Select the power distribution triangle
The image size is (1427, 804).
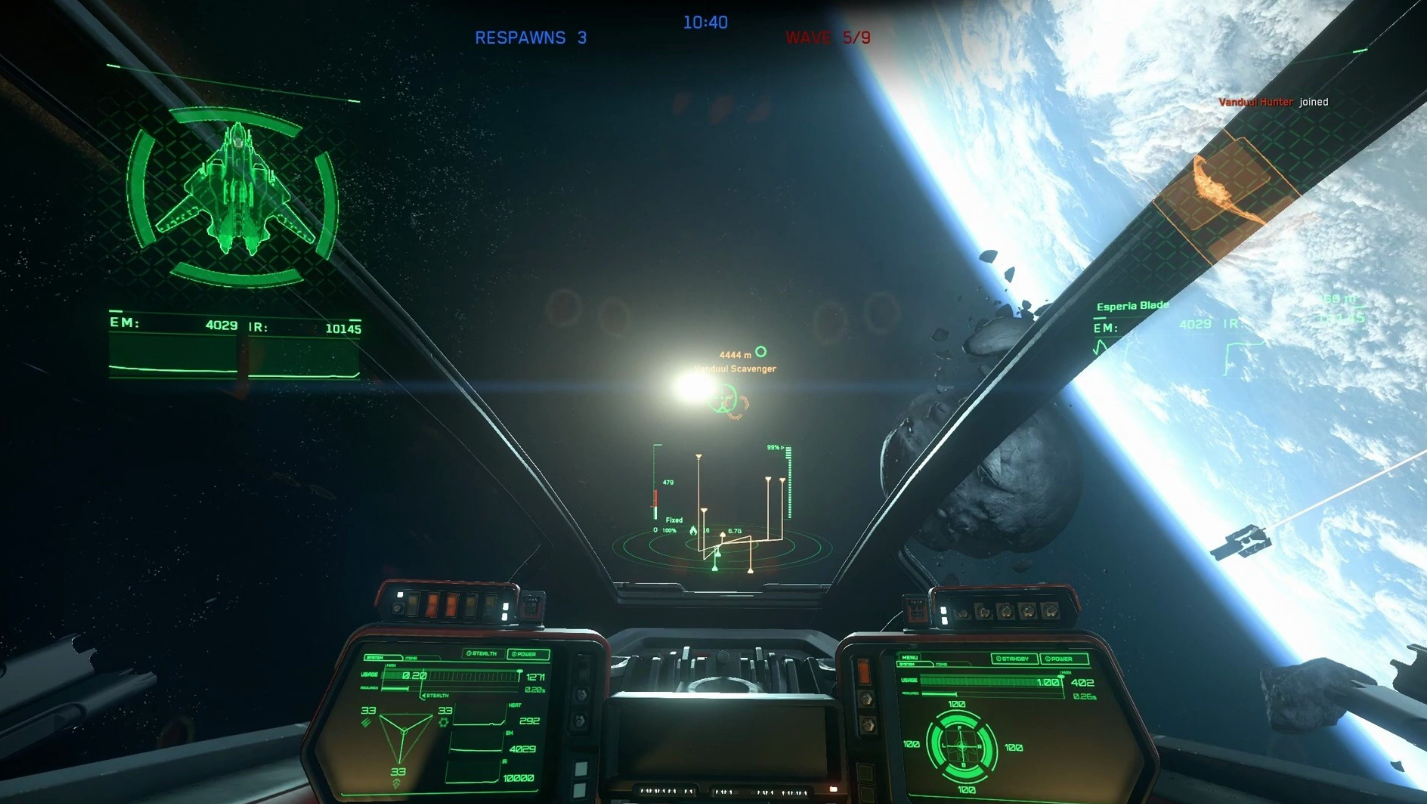[x=405, y=742]
